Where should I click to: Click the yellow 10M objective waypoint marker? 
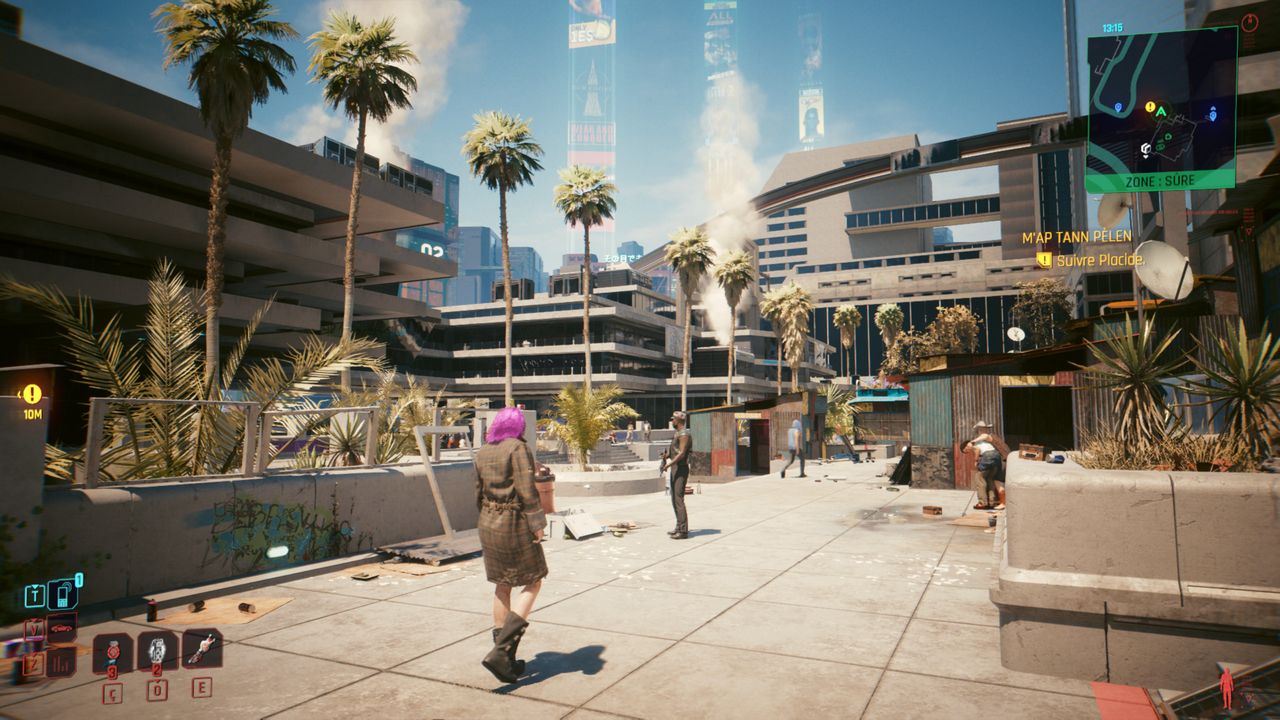(32, 394)
